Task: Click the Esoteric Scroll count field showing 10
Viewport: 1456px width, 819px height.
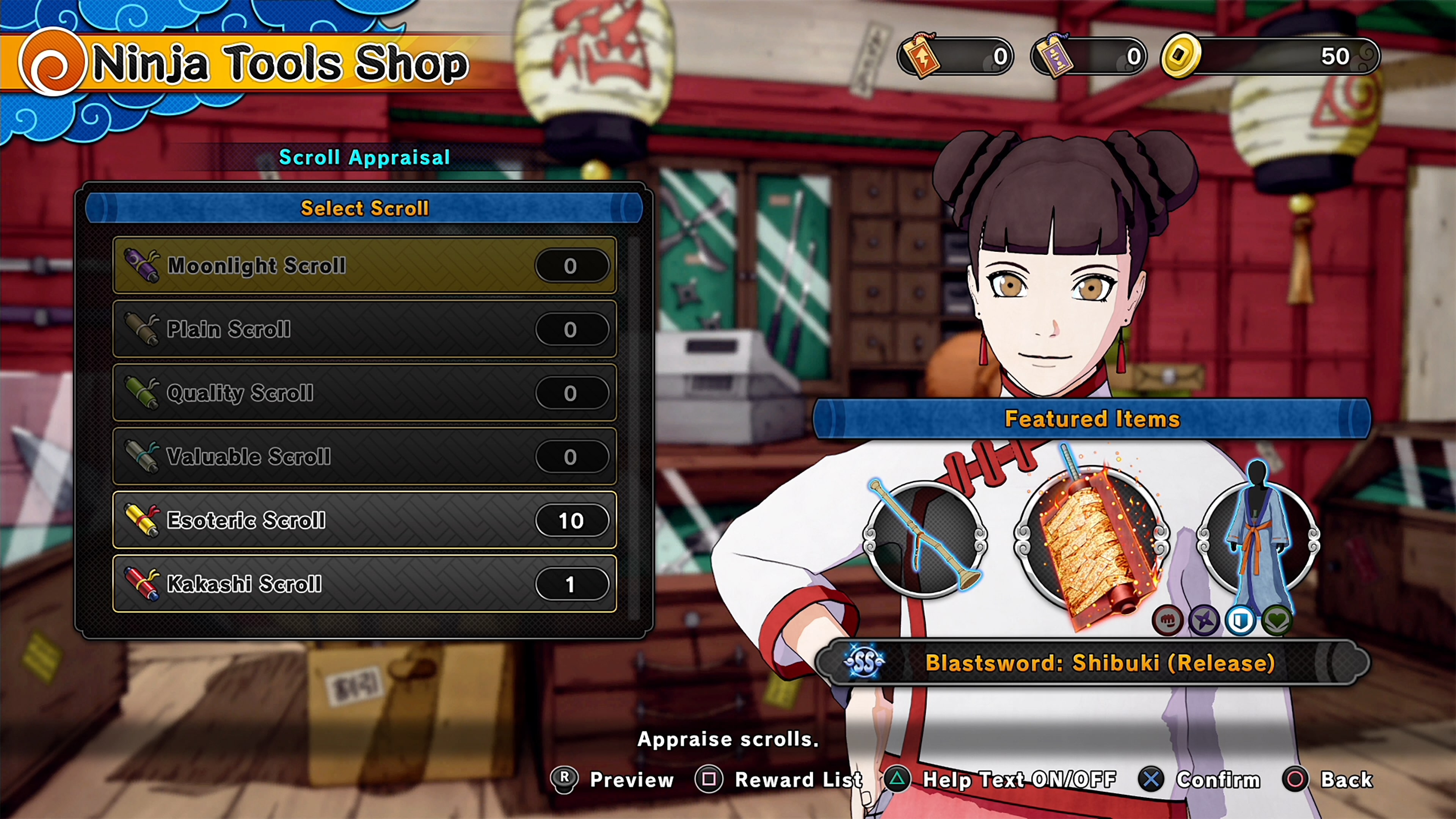Action: pyautogui.click(x=572, y=520)
